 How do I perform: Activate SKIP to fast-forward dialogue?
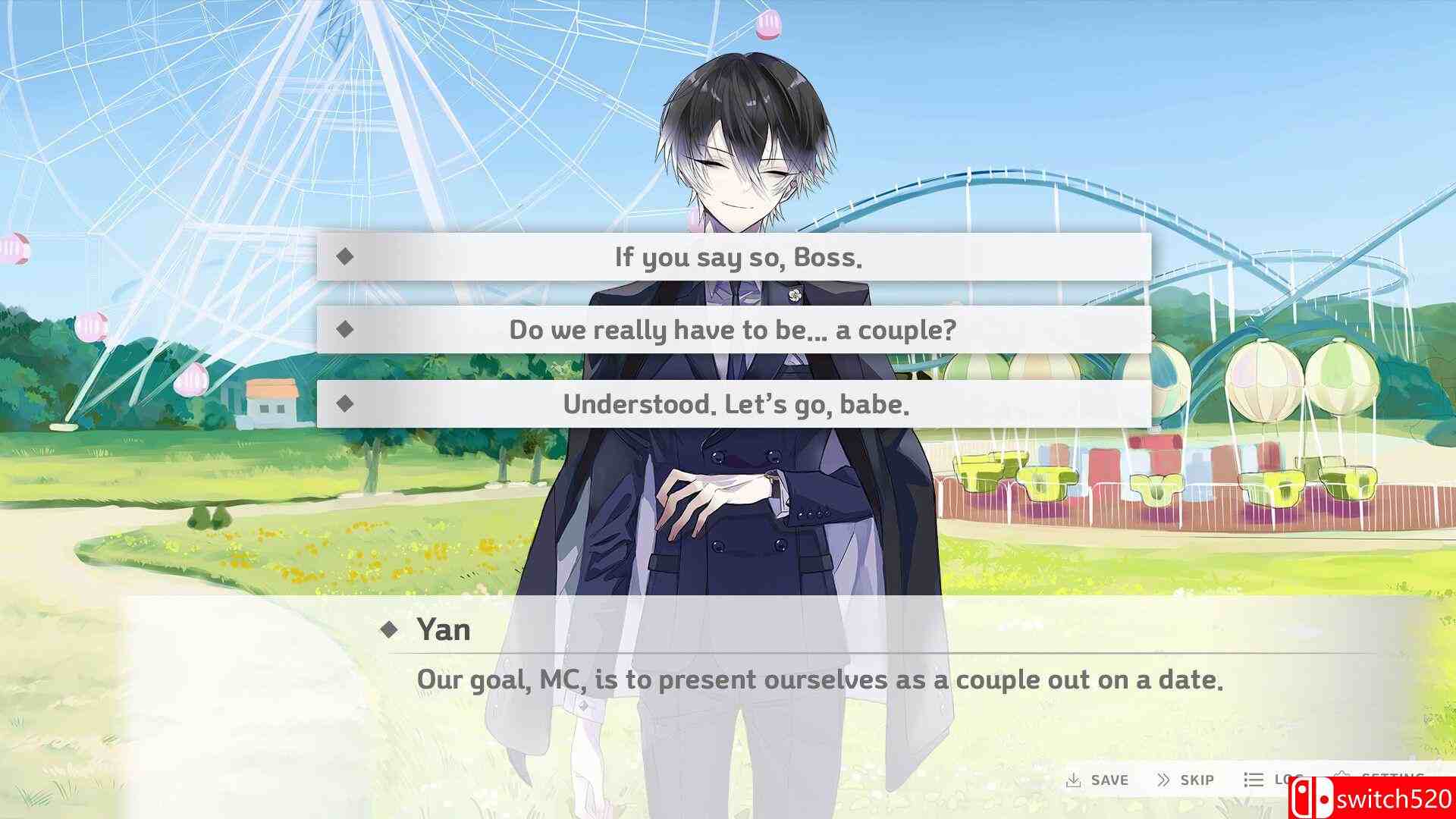1197,779
